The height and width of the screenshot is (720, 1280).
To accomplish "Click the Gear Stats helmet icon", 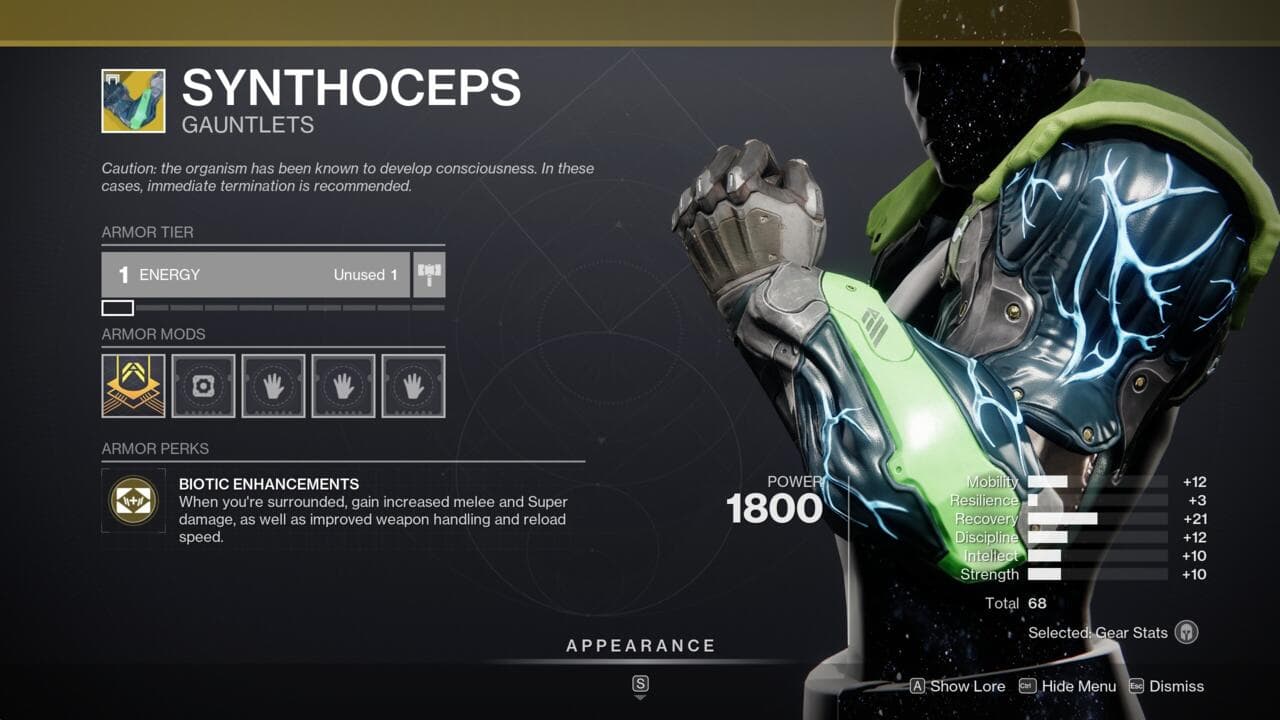I will click(1186, 632).
